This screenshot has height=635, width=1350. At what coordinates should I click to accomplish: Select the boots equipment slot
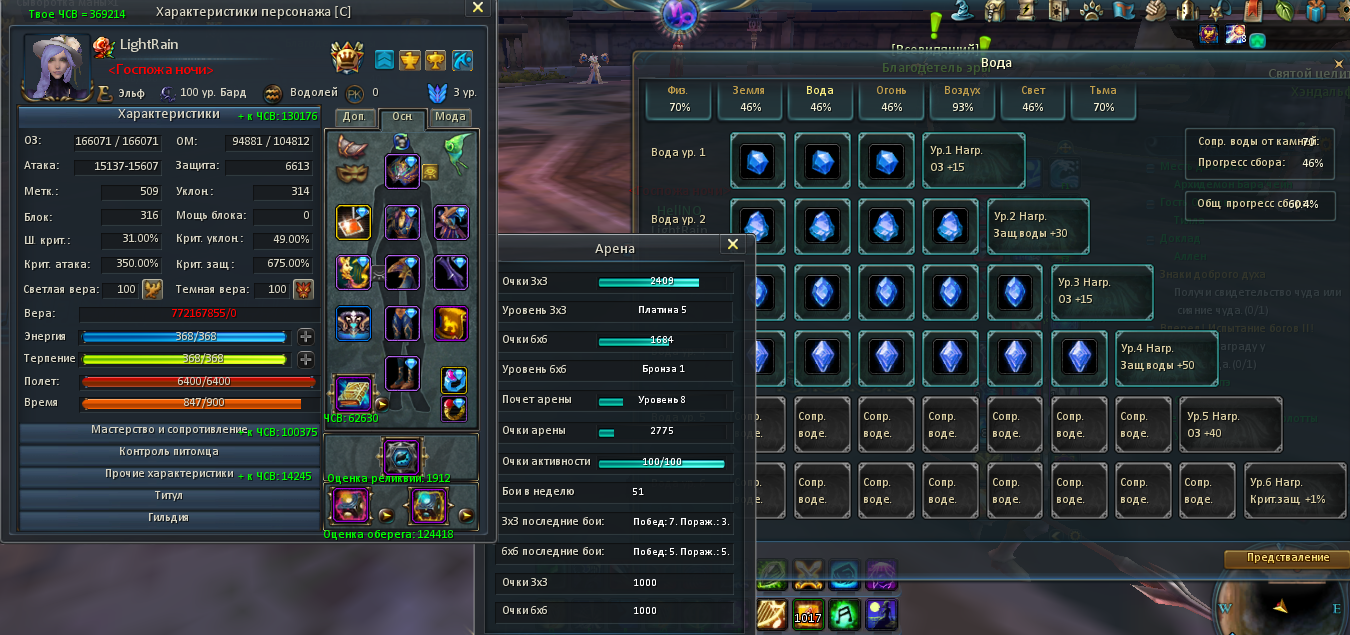[402, 374]
